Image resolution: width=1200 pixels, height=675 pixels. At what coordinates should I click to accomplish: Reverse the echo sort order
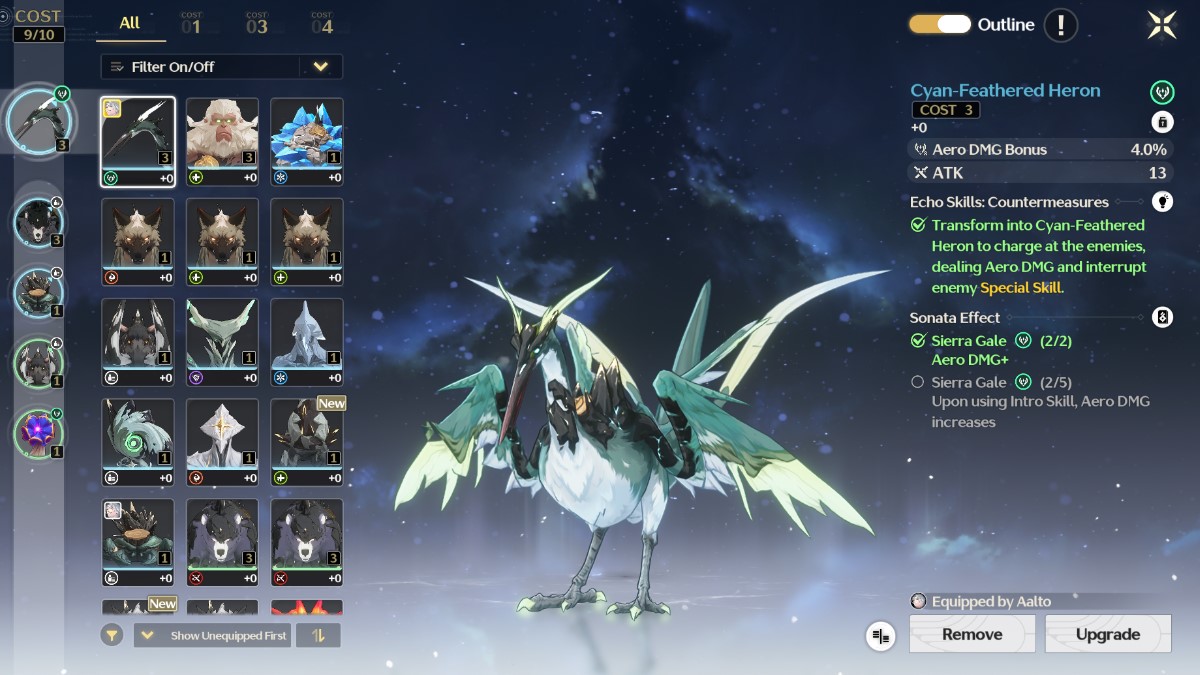[x=319, y=635]
